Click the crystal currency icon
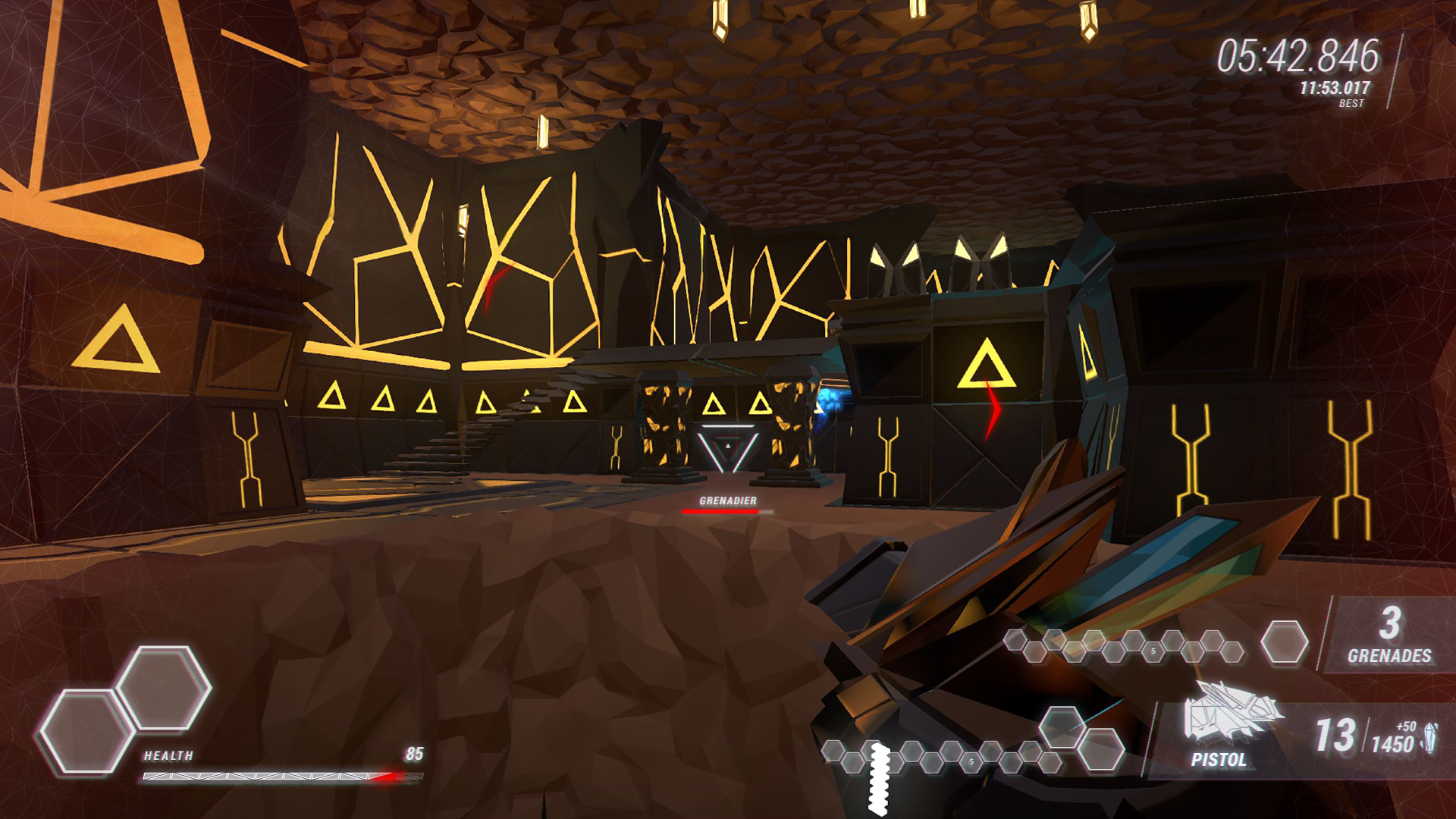 coord(1429,738)
